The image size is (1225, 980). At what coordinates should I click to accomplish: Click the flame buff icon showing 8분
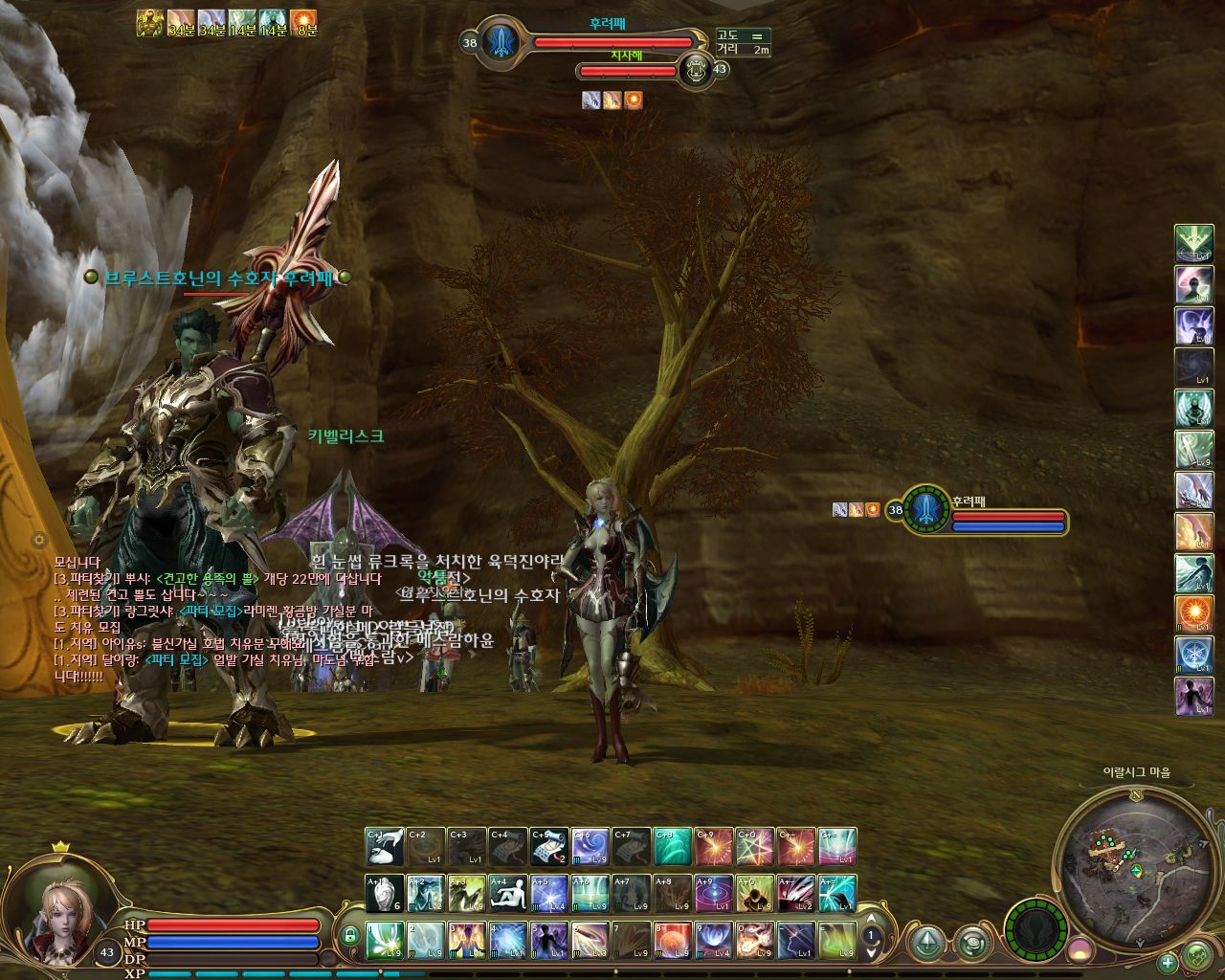tap(303, 22)
